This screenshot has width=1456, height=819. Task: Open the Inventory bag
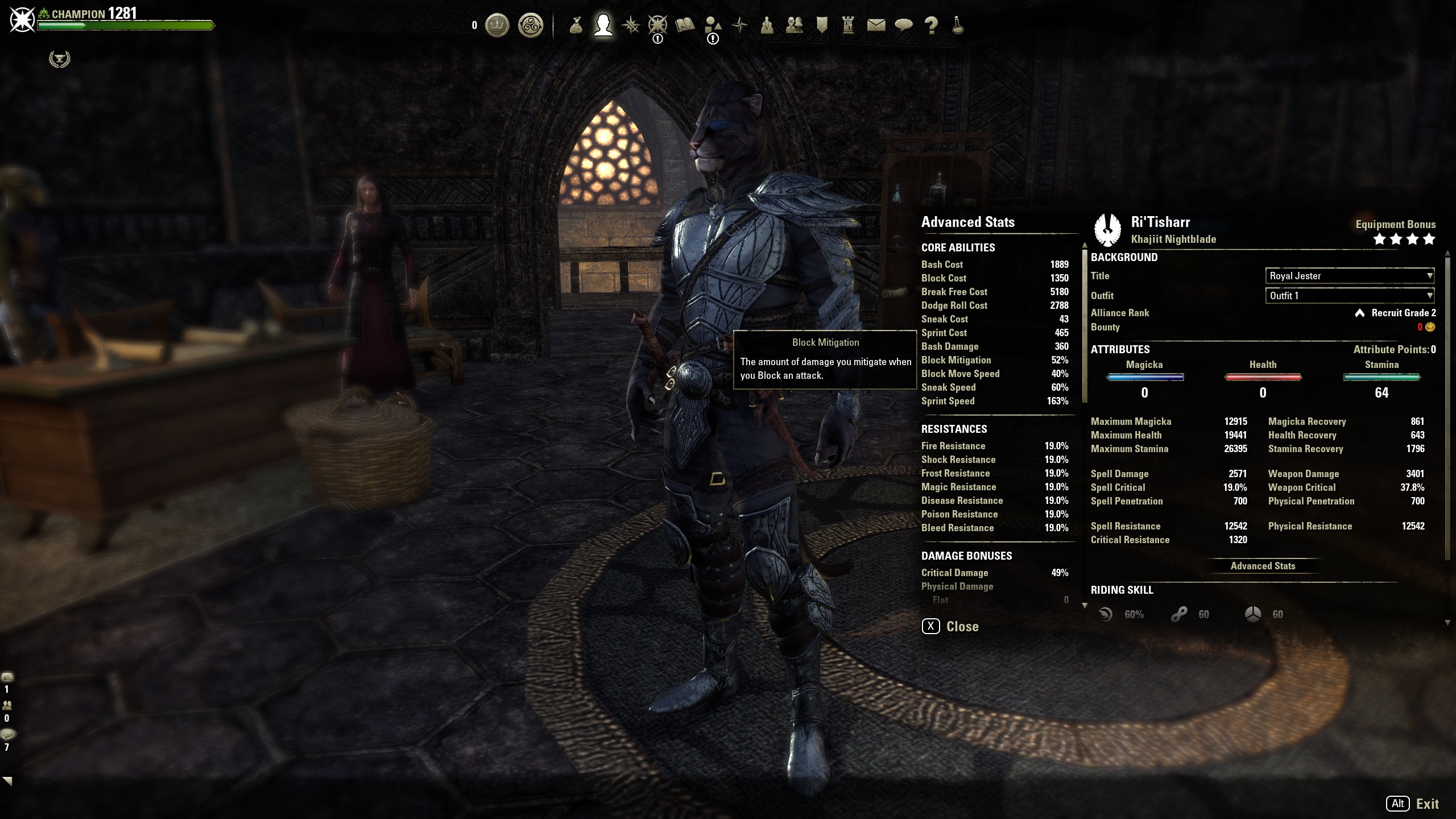(576, 26)
